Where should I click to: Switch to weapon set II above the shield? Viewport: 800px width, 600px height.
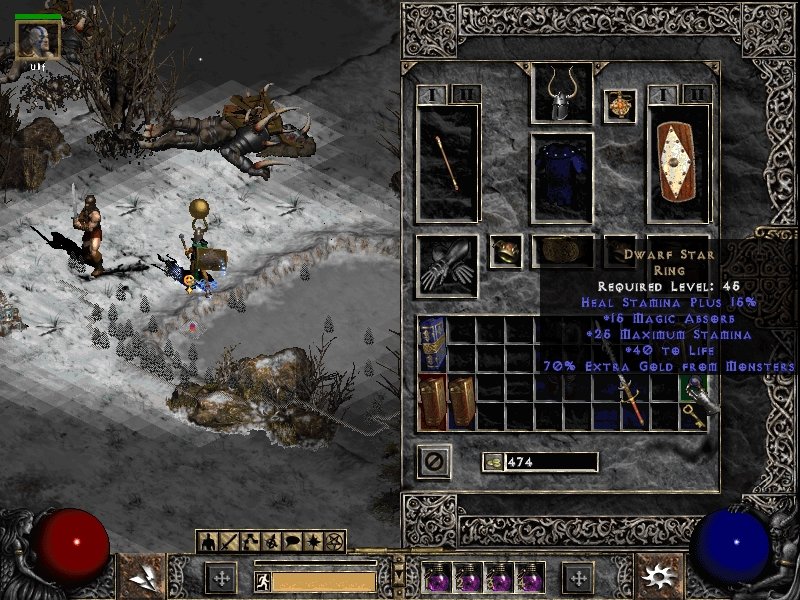point(697,94)
